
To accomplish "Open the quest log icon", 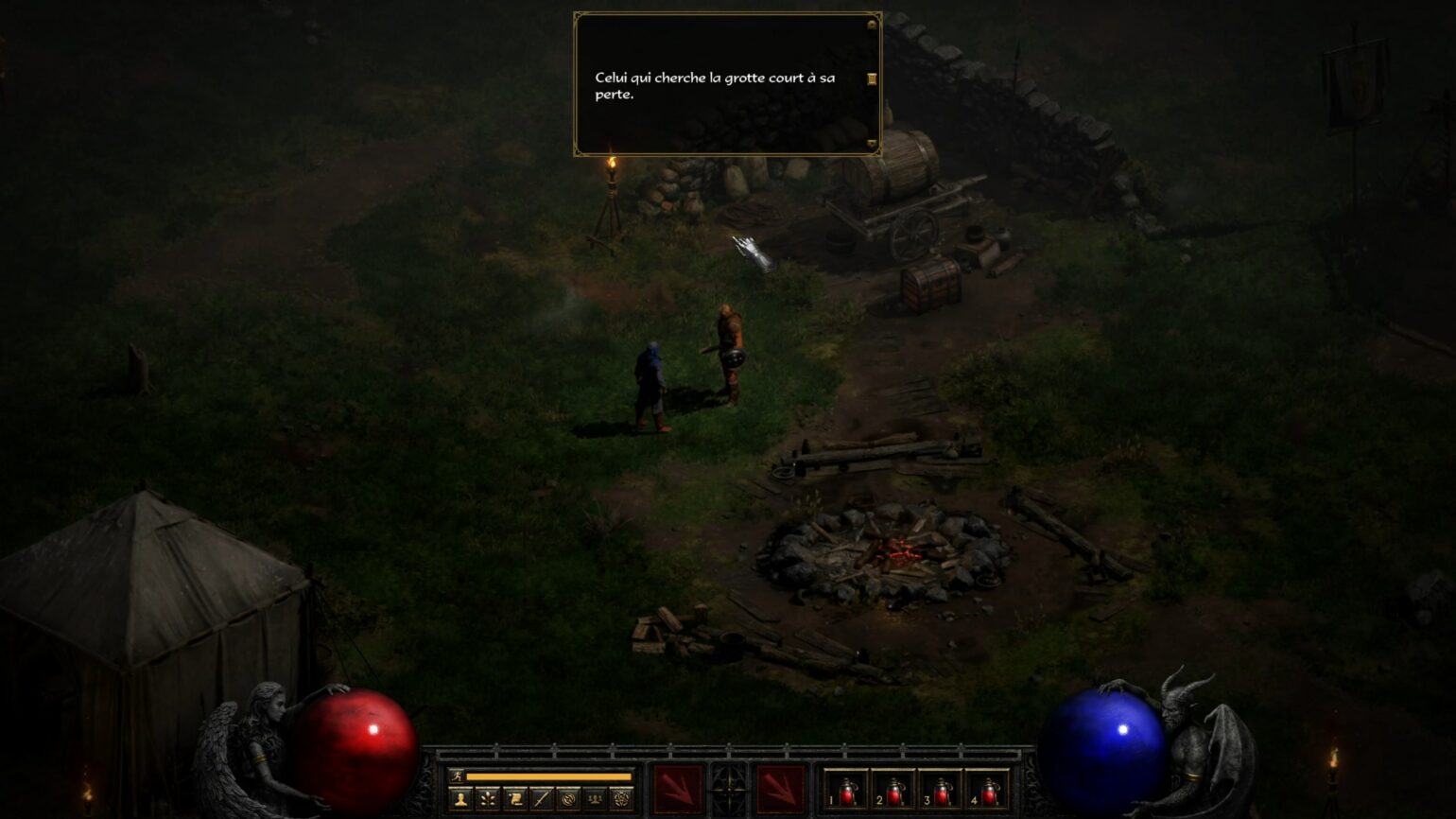I will [x=514, y=797].
